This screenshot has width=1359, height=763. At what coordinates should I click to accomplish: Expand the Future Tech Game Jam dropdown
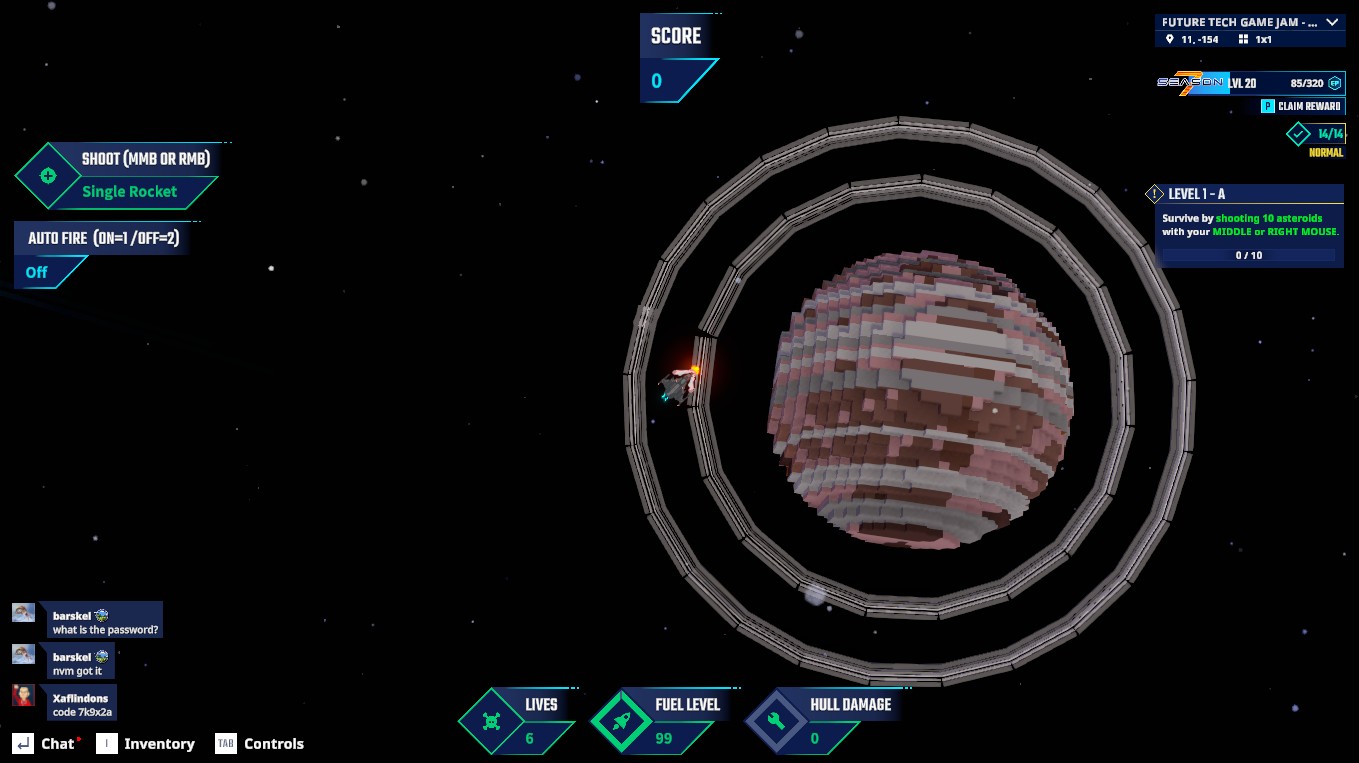pos(1331,22)
